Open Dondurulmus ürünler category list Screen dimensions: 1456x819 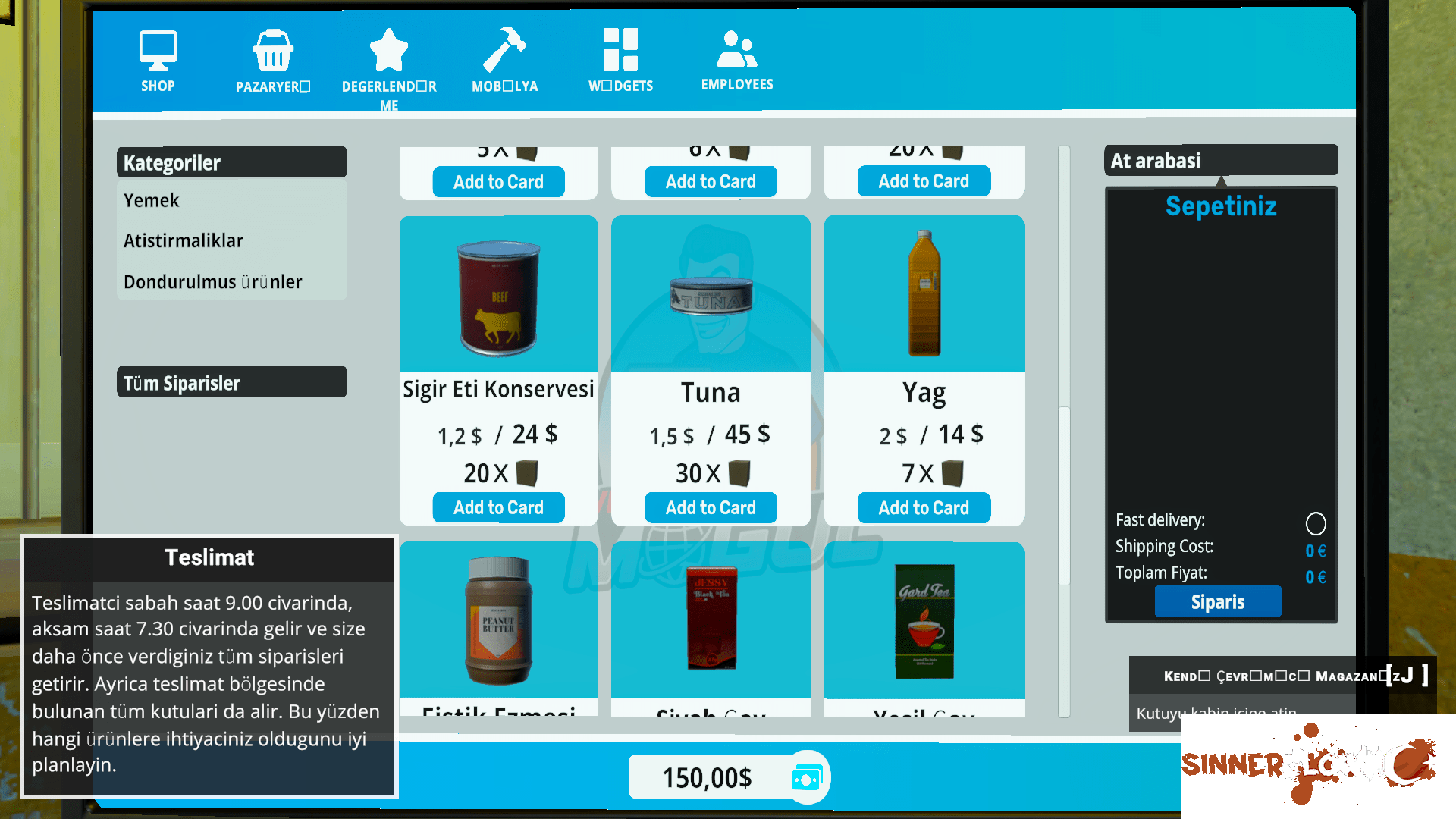pyautogui.click(x=212, y=281)
